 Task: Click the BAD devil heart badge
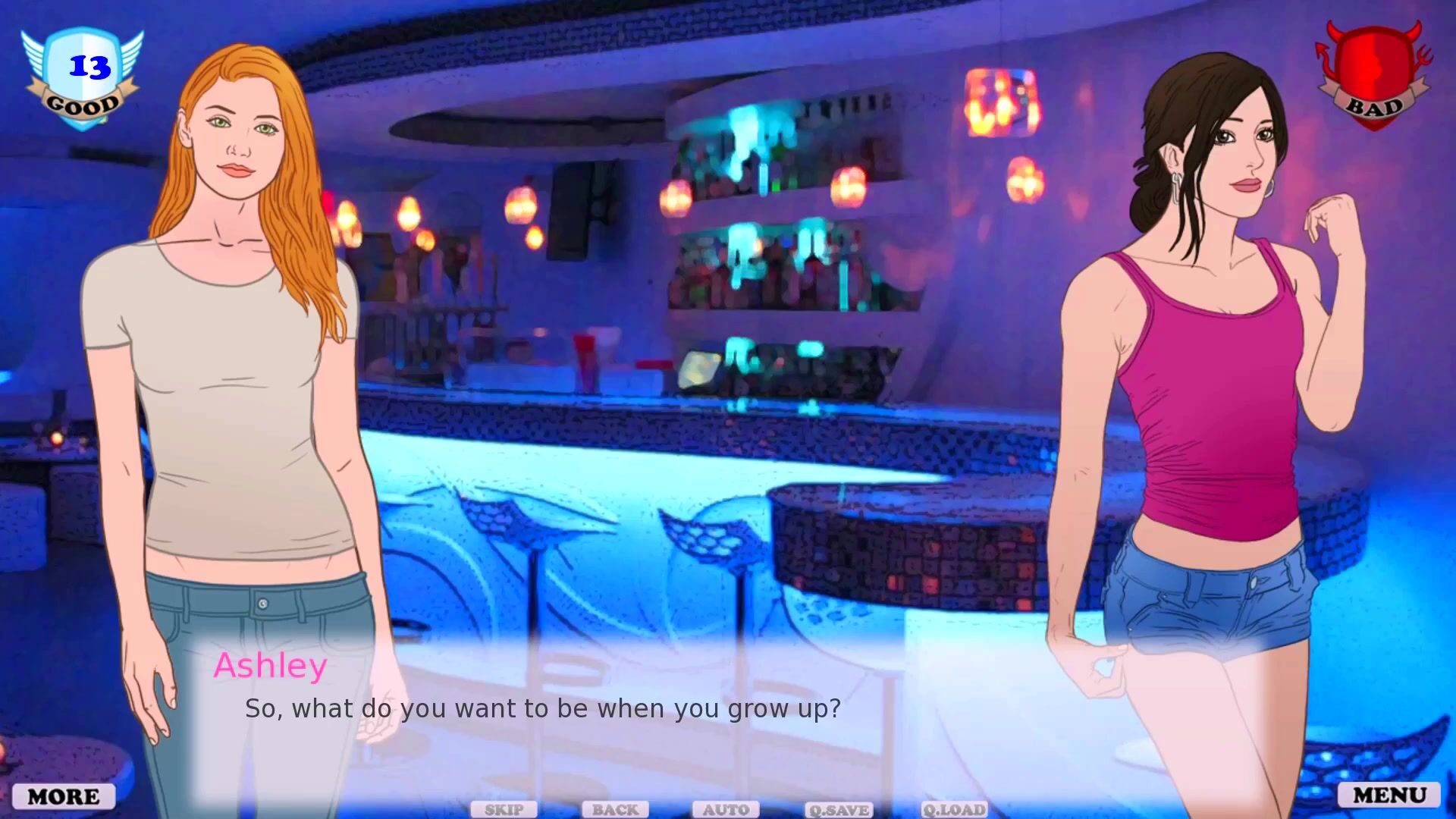[1374, 76]
